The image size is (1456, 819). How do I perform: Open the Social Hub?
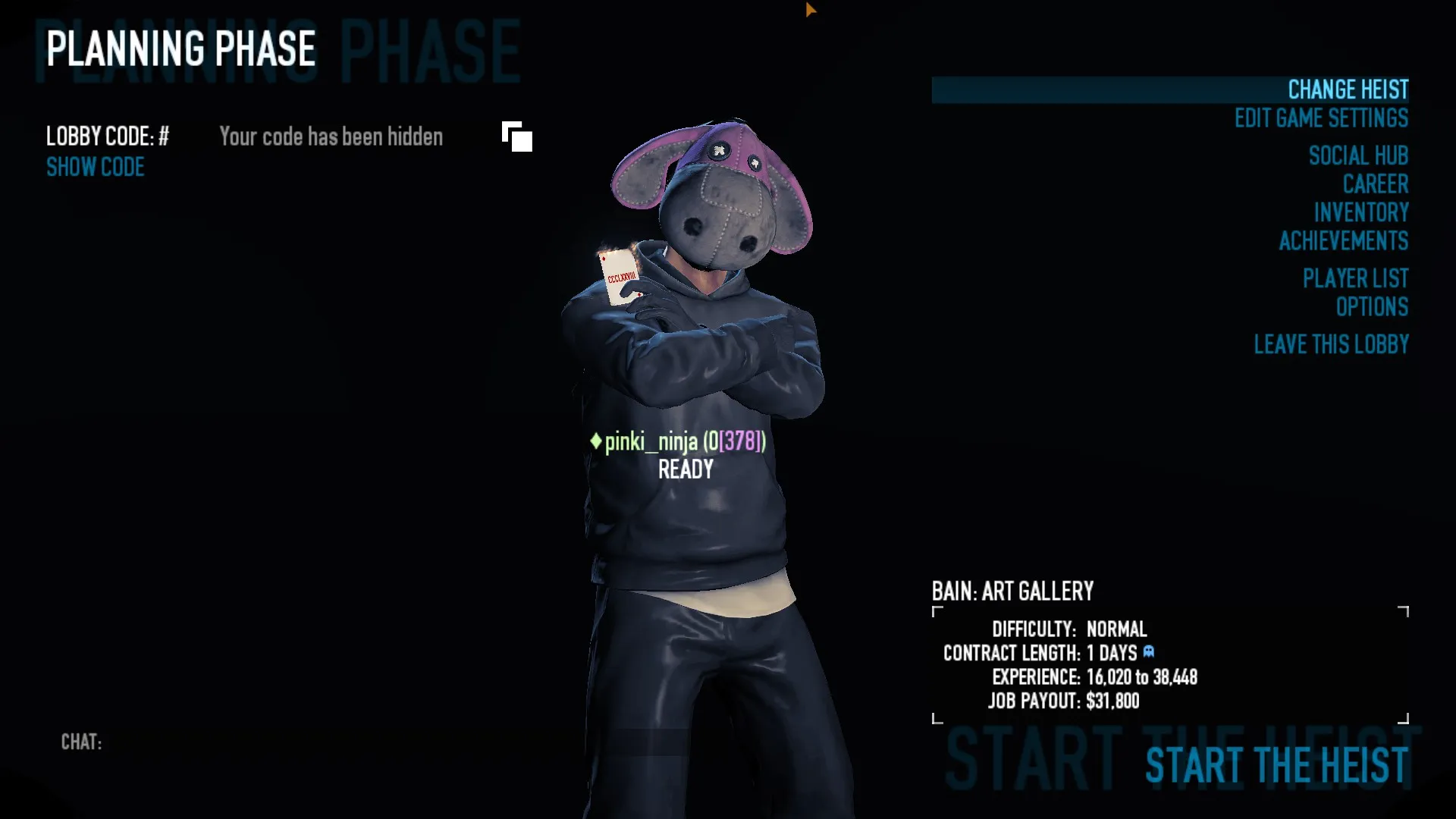(1358, 155)
